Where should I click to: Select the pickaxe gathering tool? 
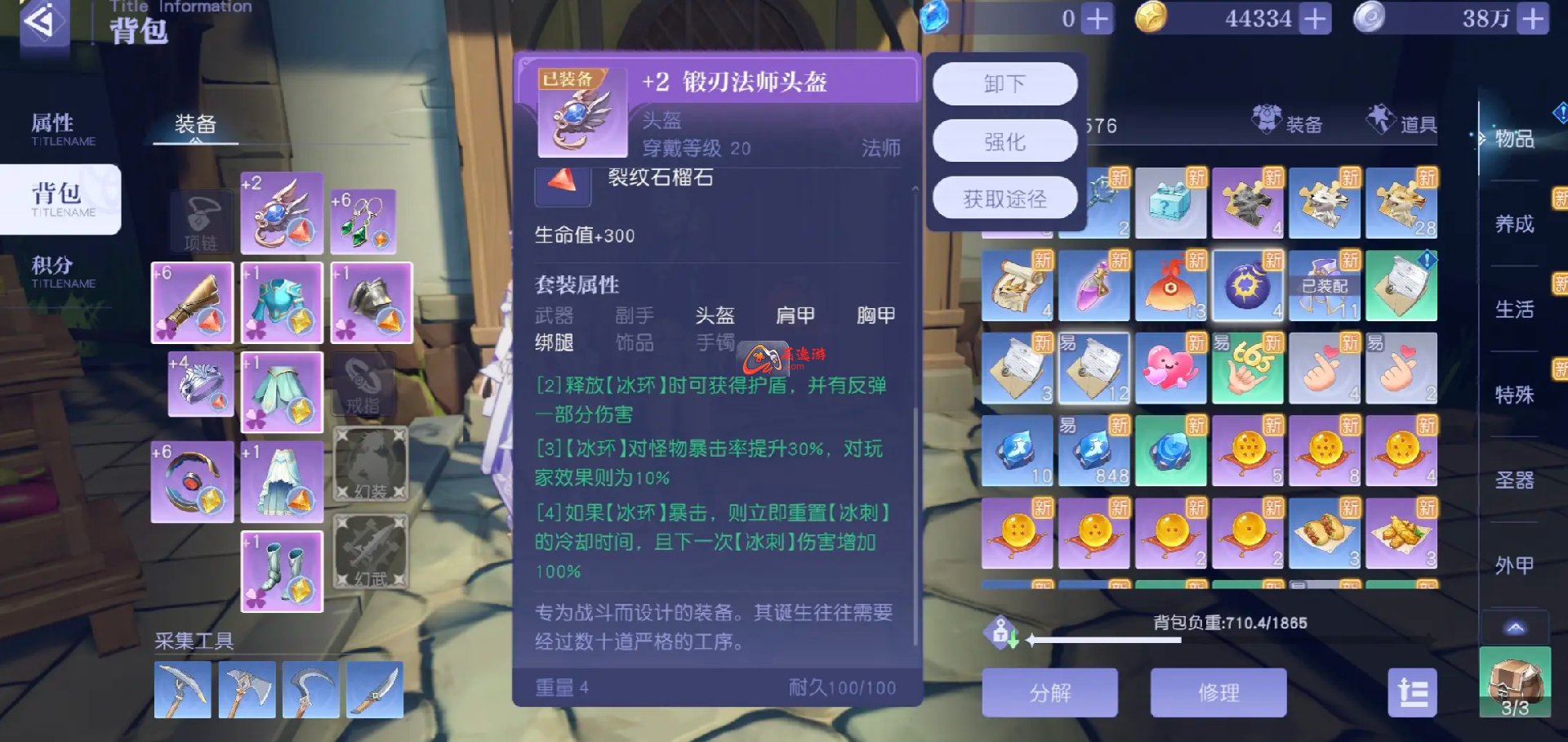[183, 691]
